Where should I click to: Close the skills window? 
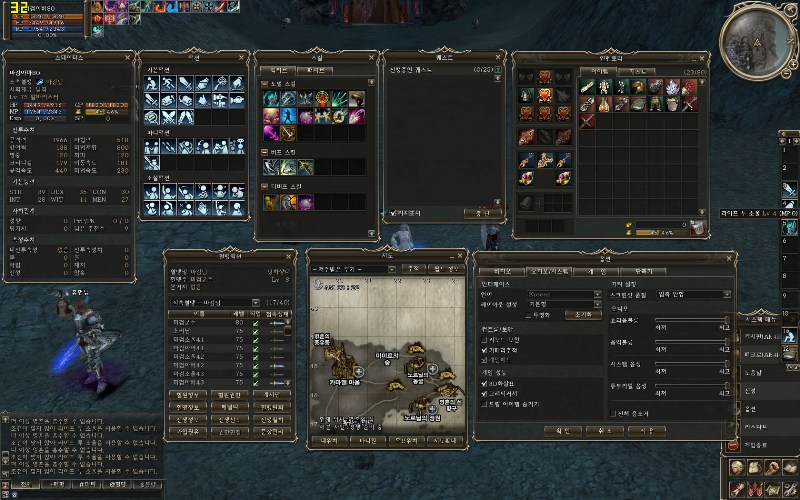click(373, 57)
